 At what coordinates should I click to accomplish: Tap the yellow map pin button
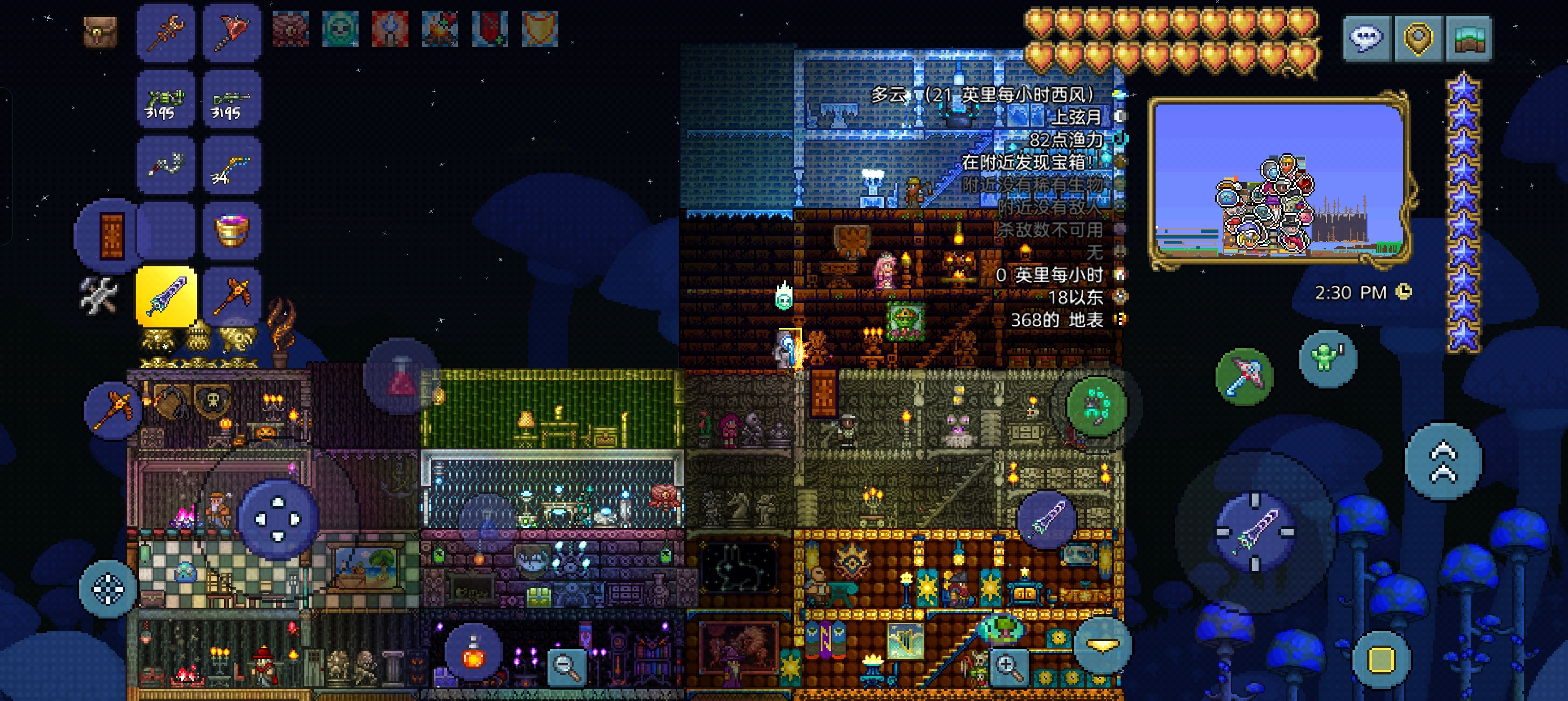(x=1418, y=38)
